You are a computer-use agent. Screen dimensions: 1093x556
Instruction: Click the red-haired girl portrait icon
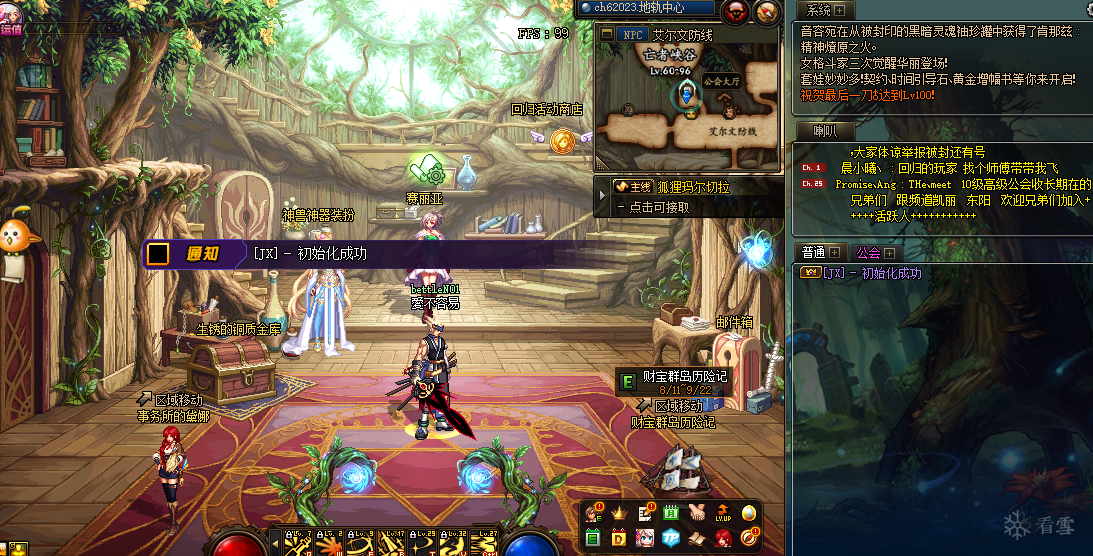(723, 539)
